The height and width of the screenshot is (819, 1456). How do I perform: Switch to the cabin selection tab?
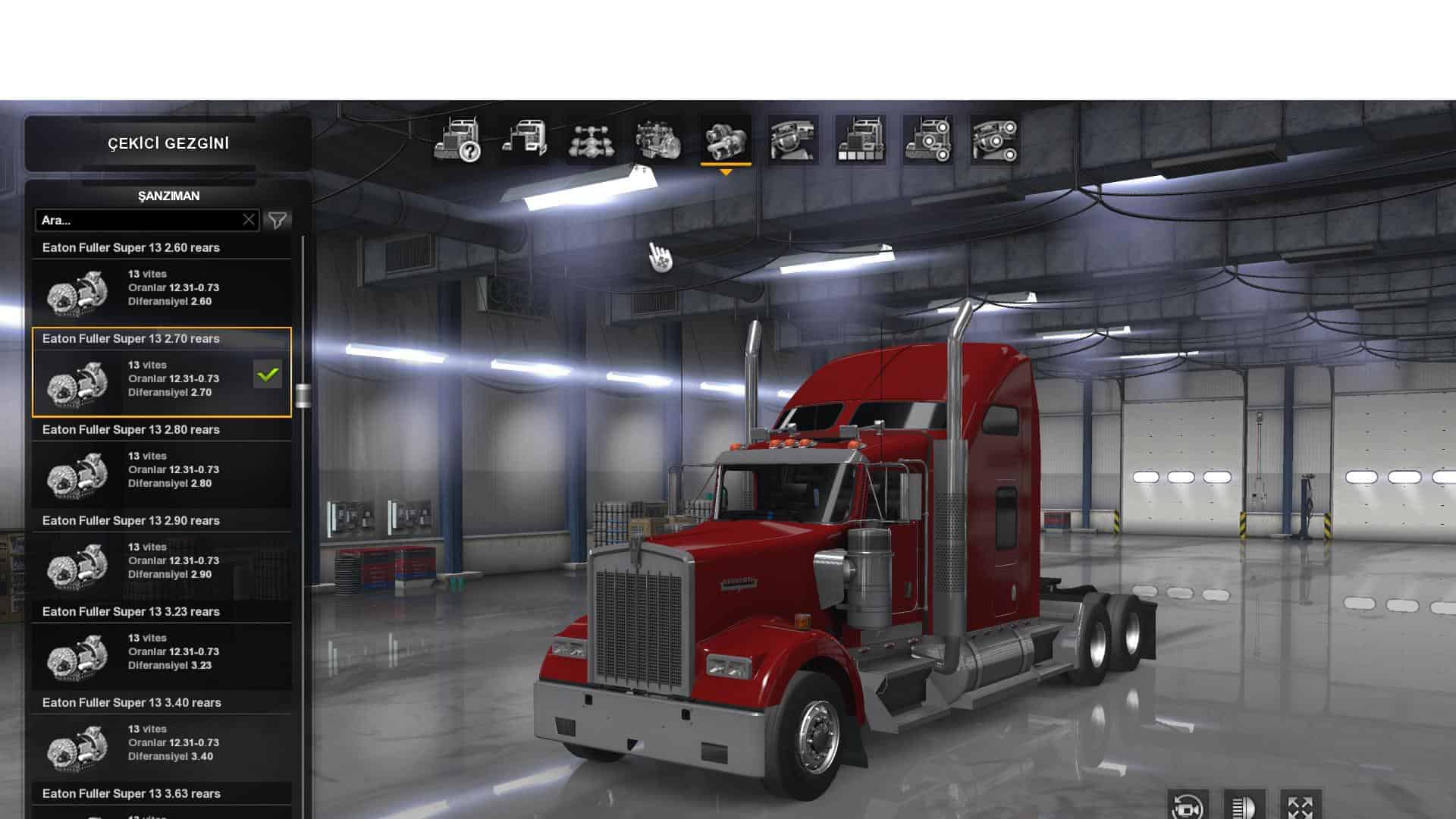tap(524, 140)
